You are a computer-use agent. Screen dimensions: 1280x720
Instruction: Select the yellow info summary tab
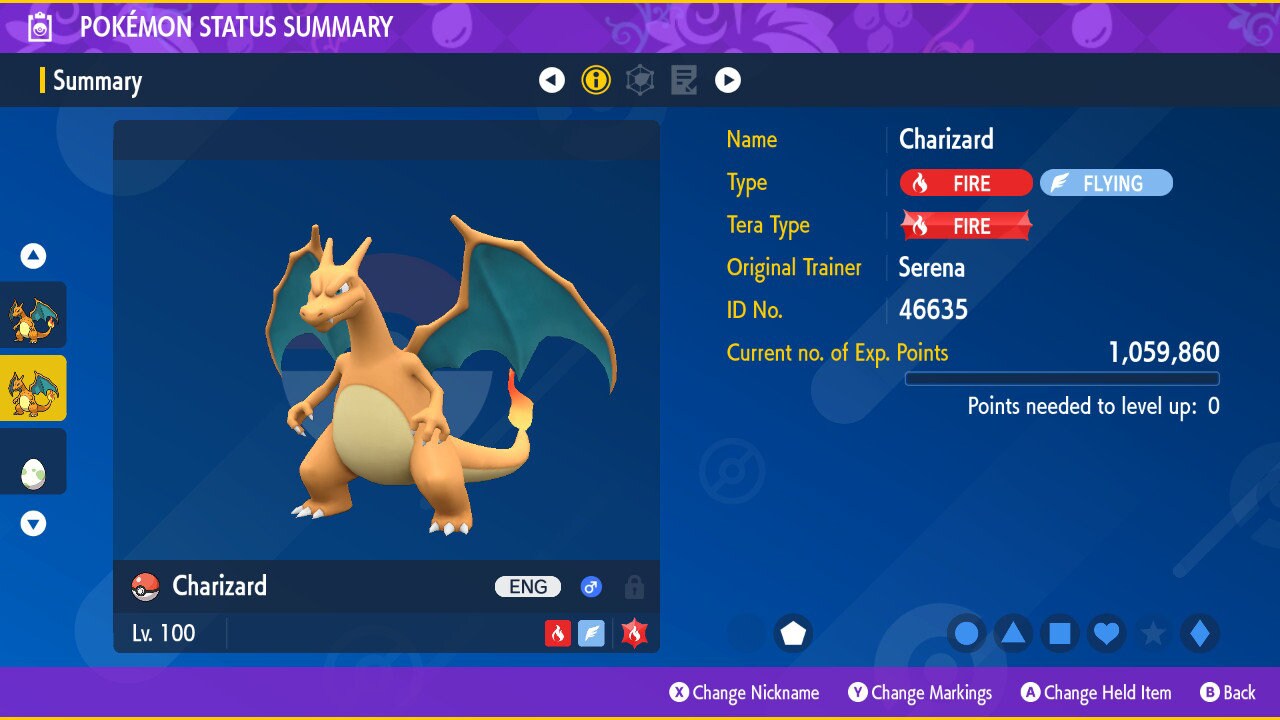pos(596,80)
